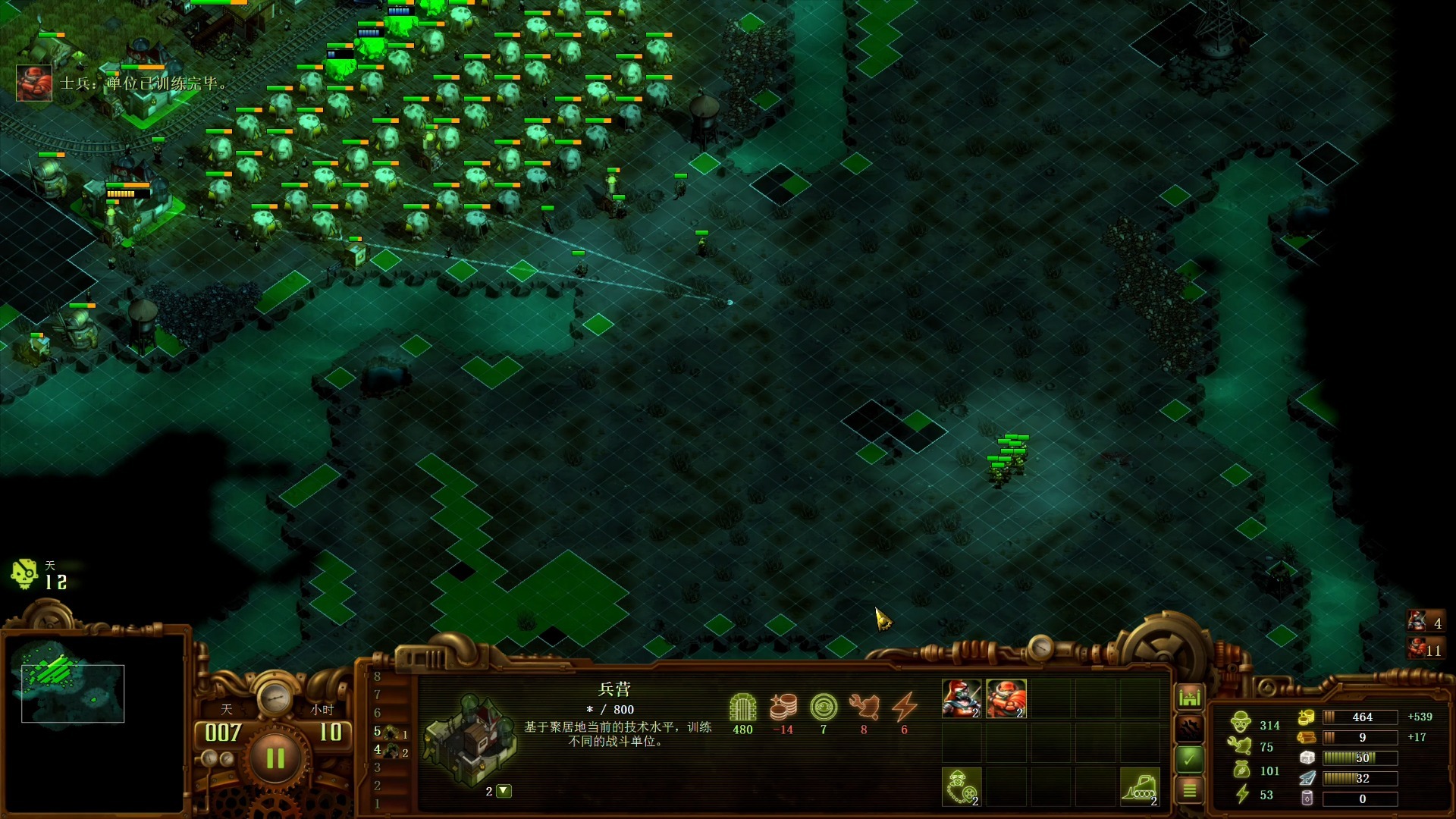Pause the game with the gear button
The height and width of the screenshot is (819, 1456).
pyautogui.click(x=275, y=758)
